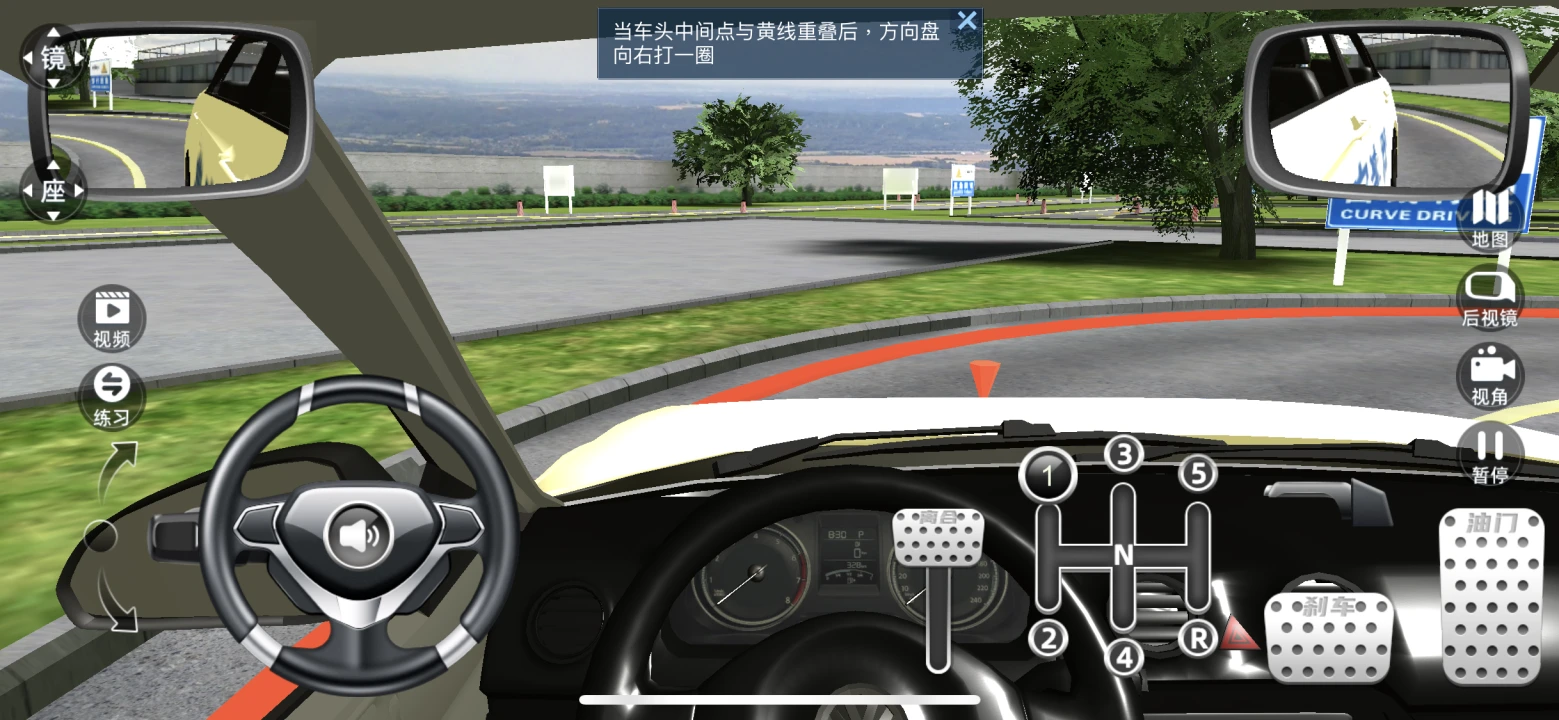
Task: Shift into reverse gear R
Action: (x=1198, y=637)
